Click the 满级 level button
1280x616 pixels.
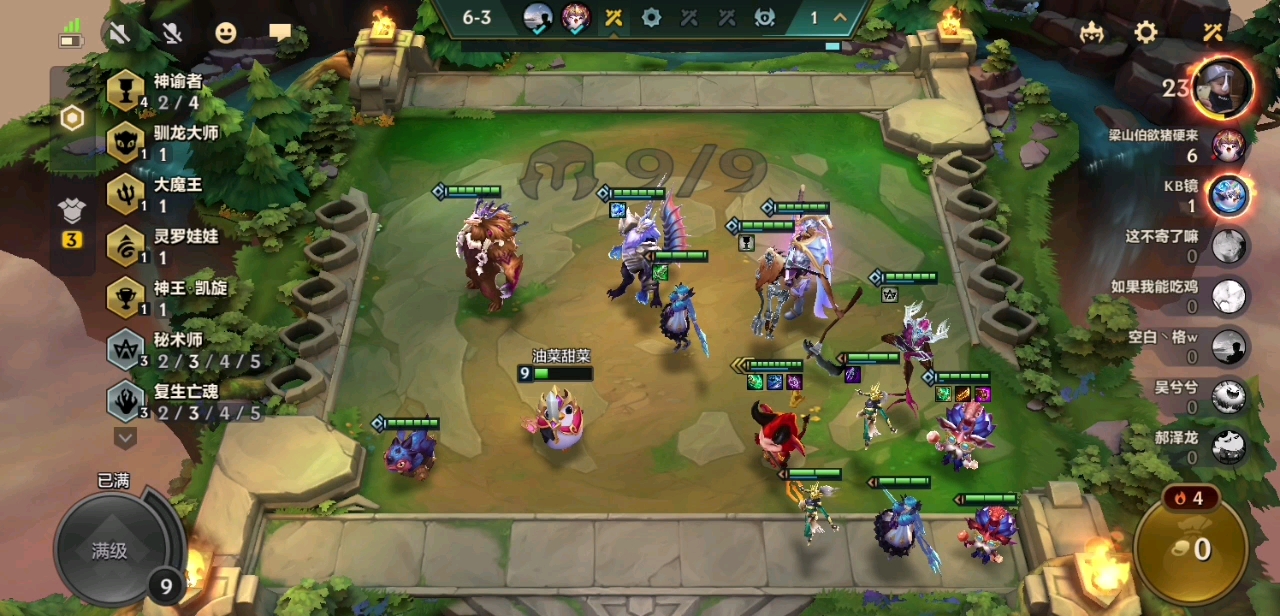(x=109, y=550)
